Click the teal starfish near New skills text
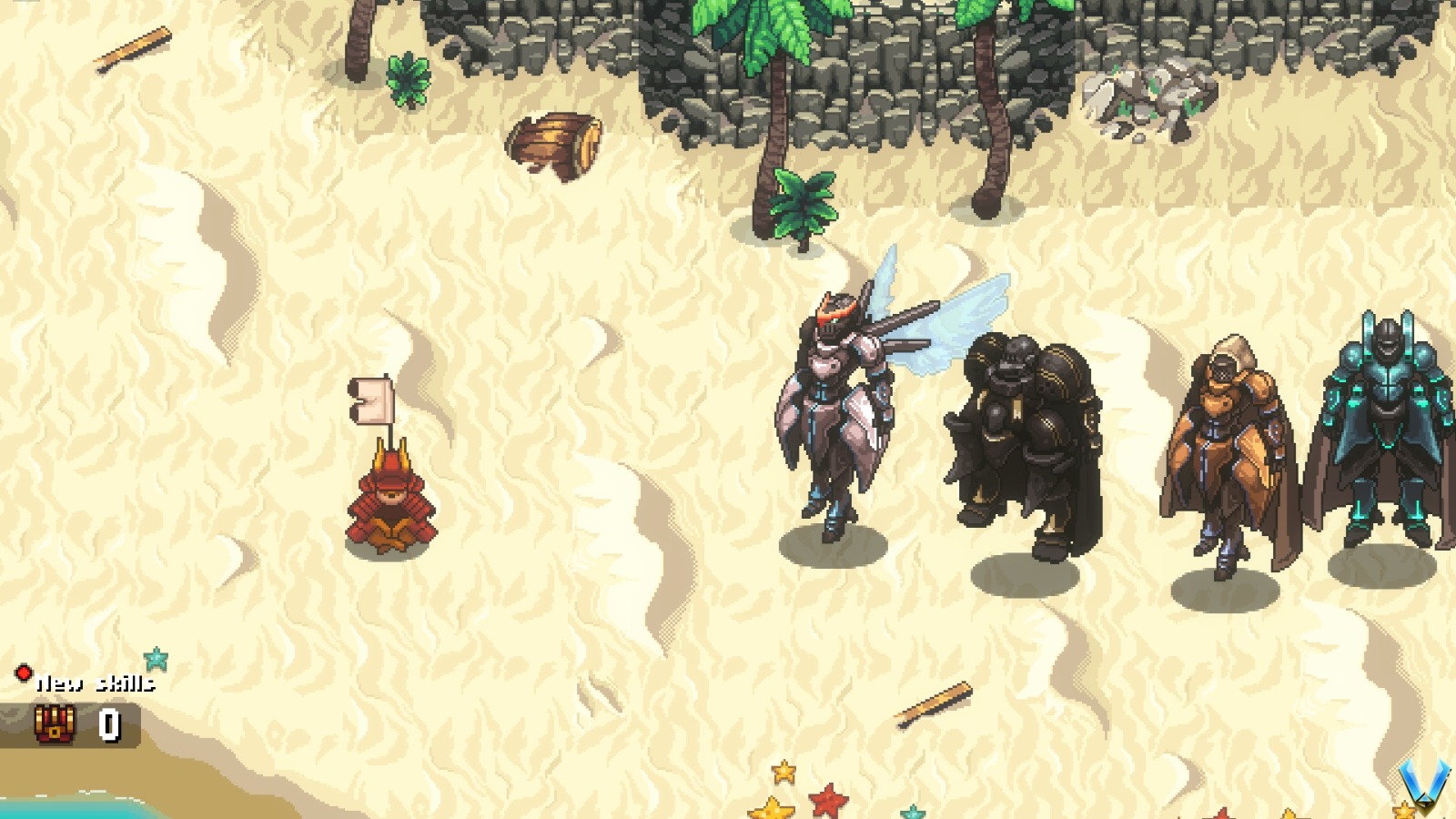This screenshot has width=1456, height=819. (x=156, y=658)
